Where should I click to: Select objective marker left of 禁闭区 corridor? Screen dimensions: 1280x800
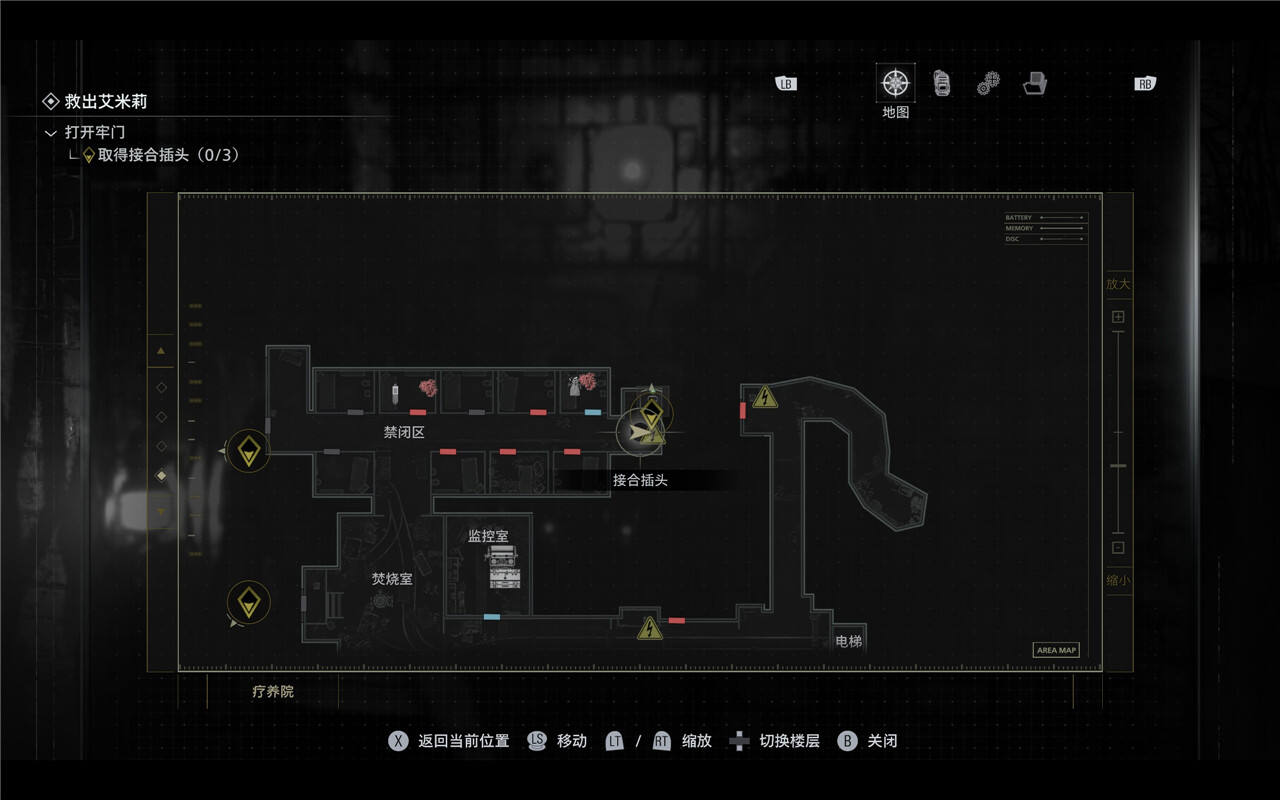coord(248,451)
